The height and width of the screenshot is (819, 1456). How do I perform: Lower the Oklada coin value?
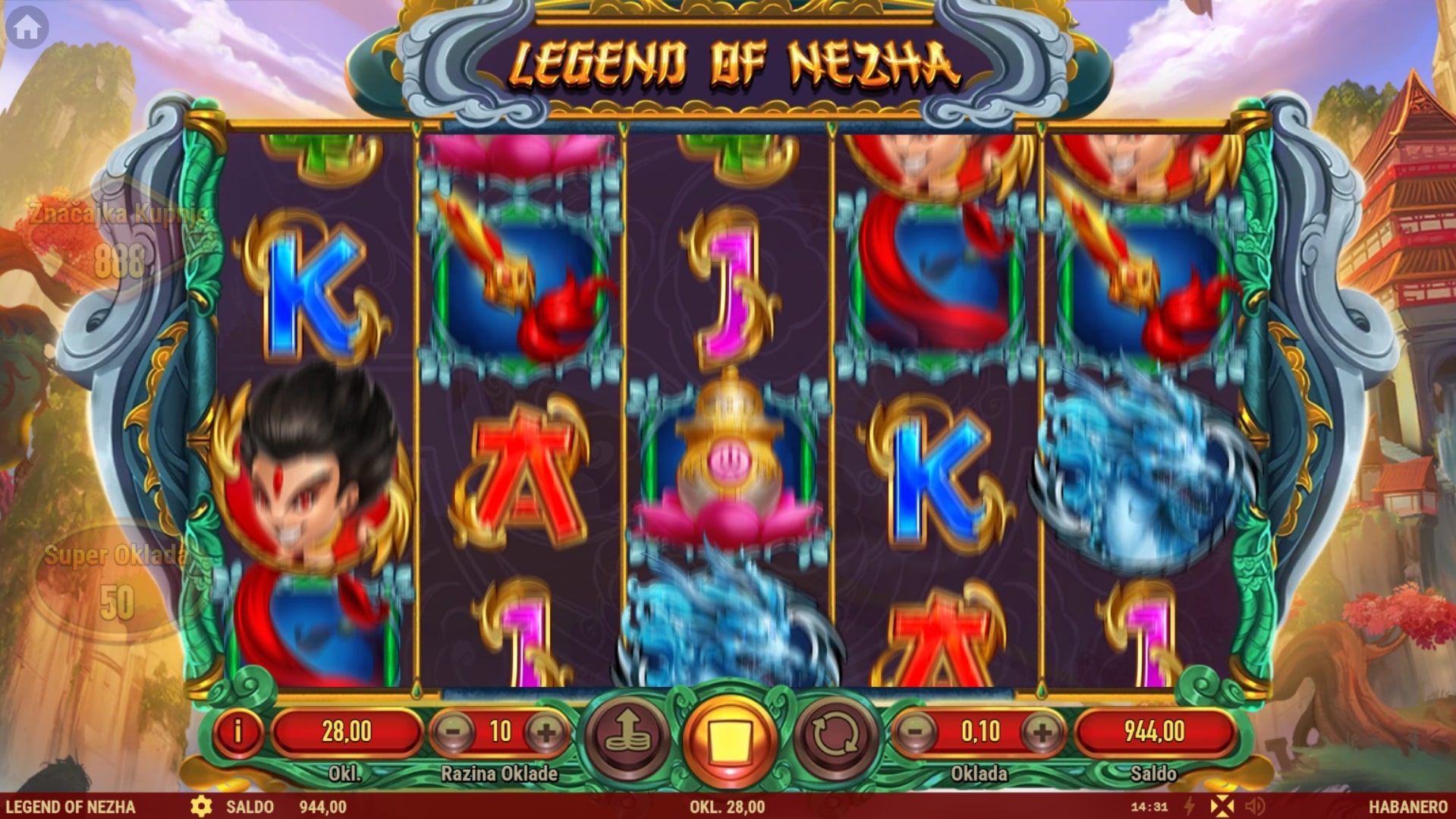[x=916, y=732]
